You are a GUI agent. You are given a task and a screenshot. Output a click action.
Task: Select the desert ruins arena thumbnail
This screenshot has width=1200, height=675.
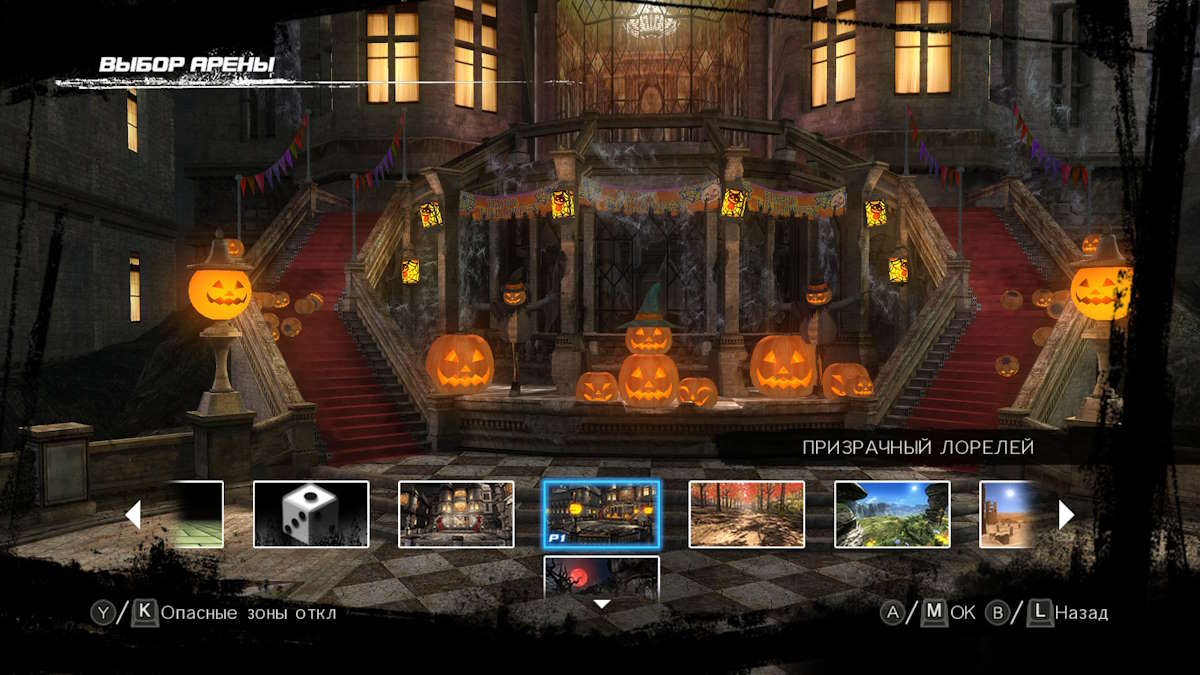1010,514
